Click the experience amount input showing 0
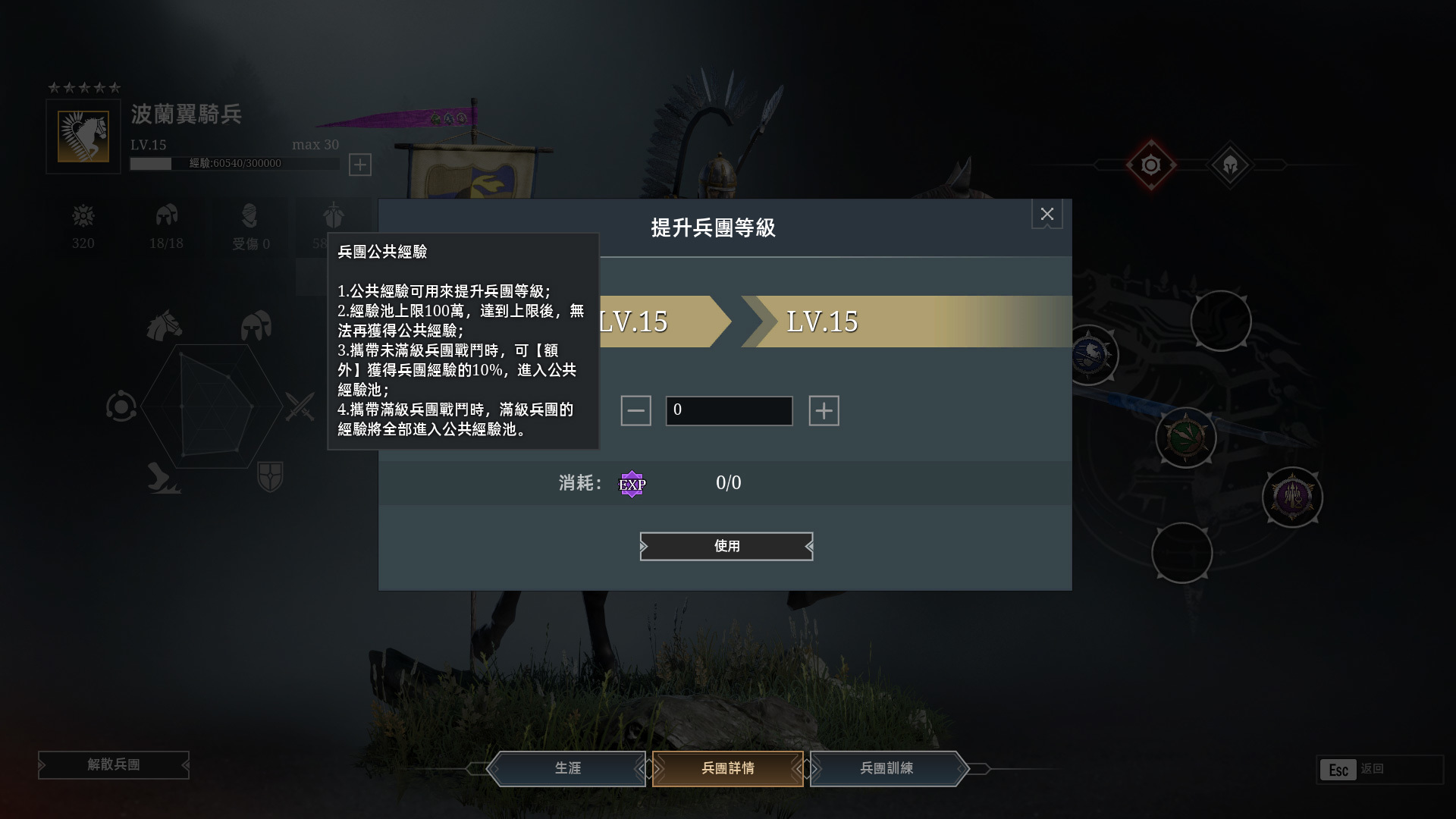 point(728,410)
